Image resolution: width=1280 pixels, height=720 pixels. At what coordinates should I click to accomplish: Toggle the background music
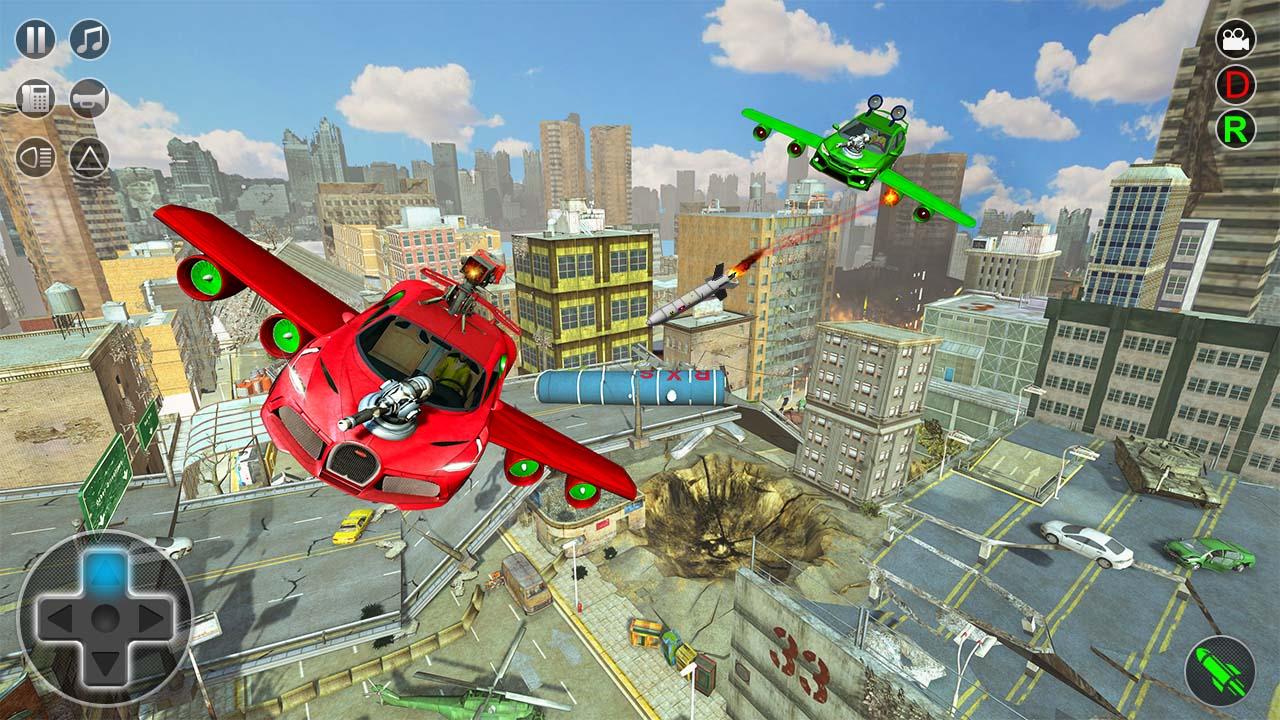point(88,40)
